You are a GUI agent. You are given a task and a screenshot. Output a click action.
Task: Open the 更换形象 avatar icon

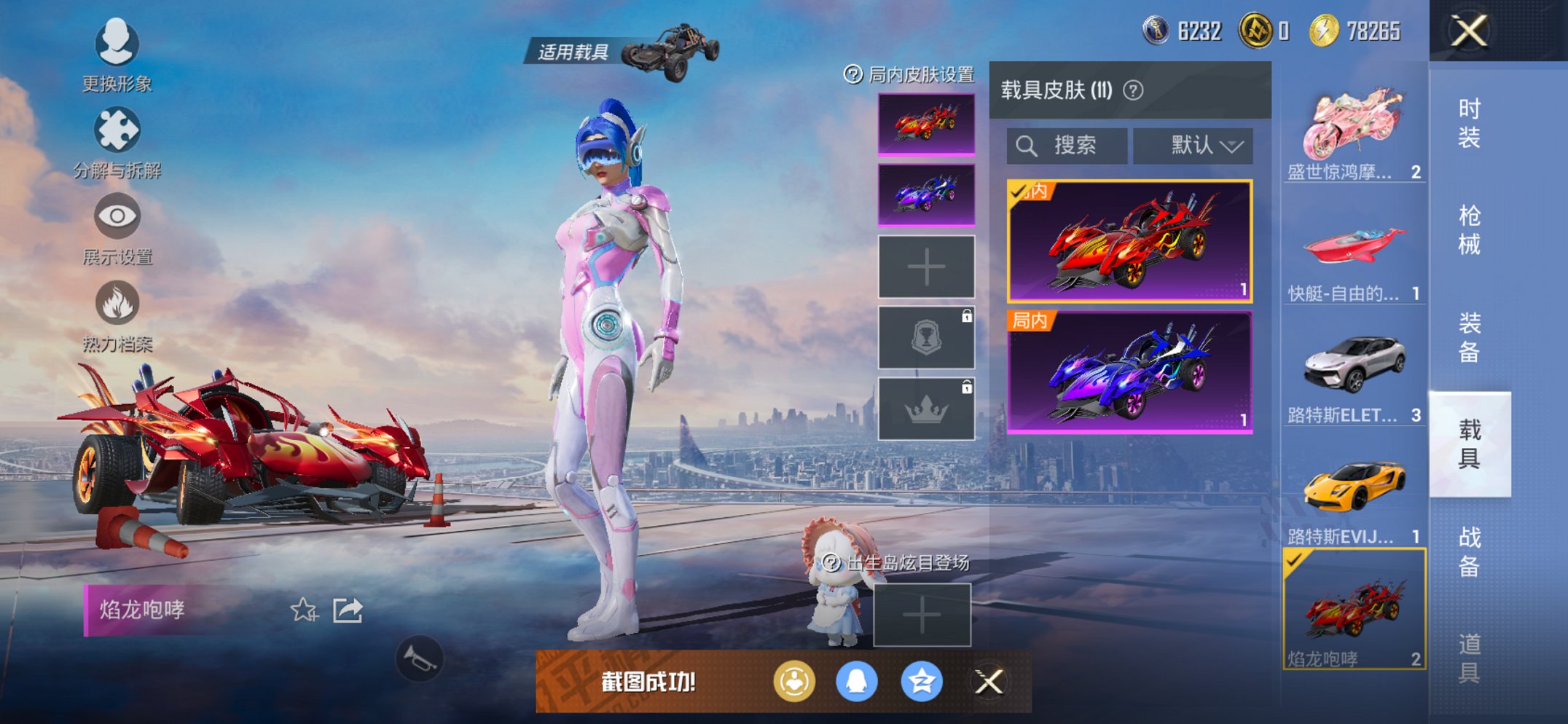pos(117,44)
